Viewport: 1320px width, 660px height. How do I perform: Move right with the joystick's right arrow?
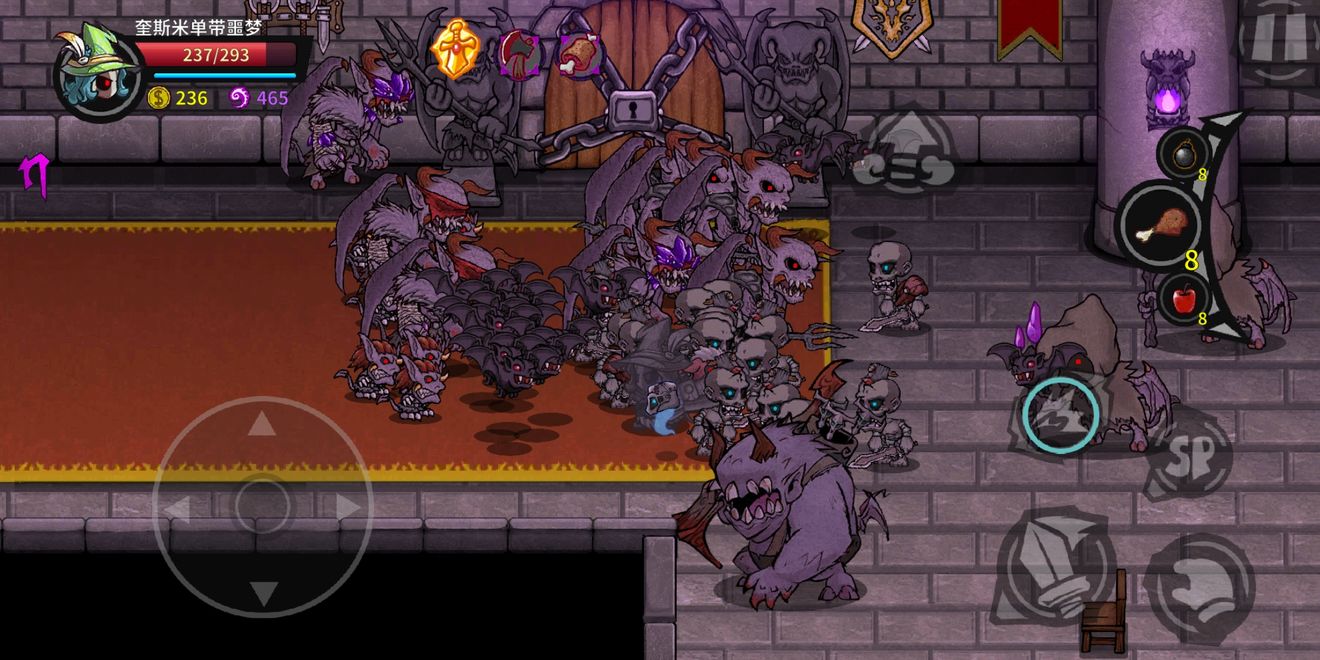point(347,508)
